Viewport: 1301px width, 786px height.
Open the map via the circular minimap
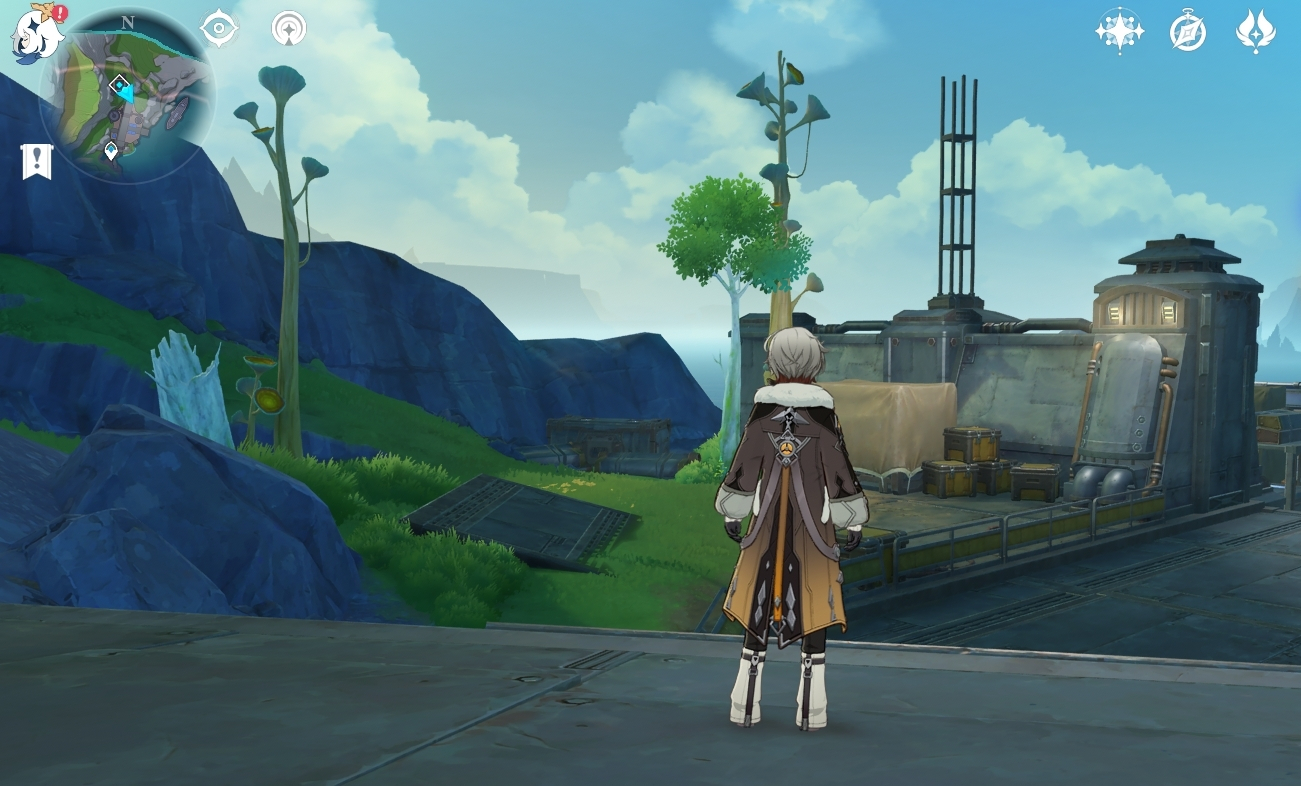[x=127, y=97]
